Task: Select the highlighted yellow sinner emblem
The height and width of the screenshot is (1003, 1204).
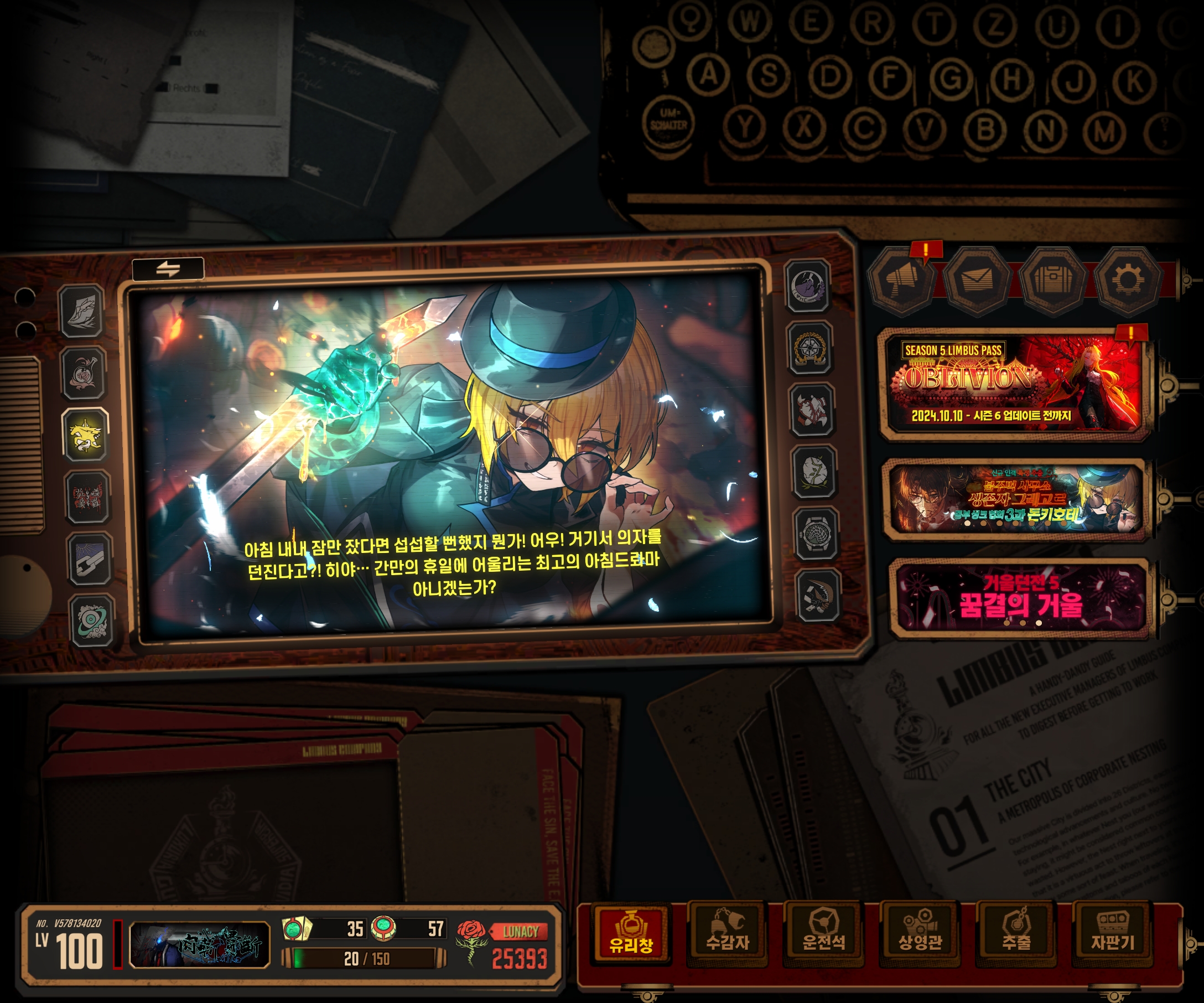Action: 85,435
